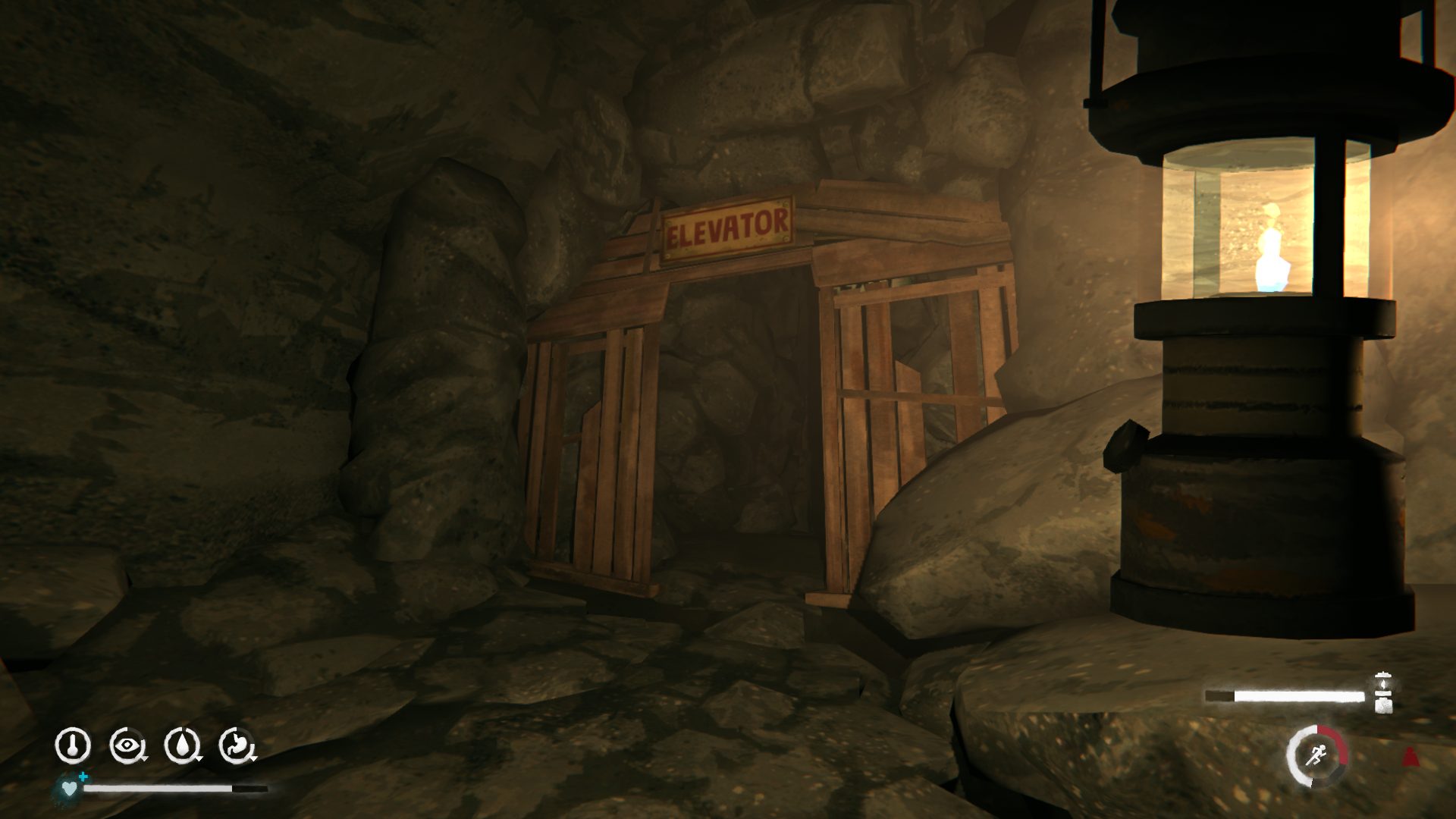
Task: Open the stomach hunger status icon
Action: click(x=237, y=745)
